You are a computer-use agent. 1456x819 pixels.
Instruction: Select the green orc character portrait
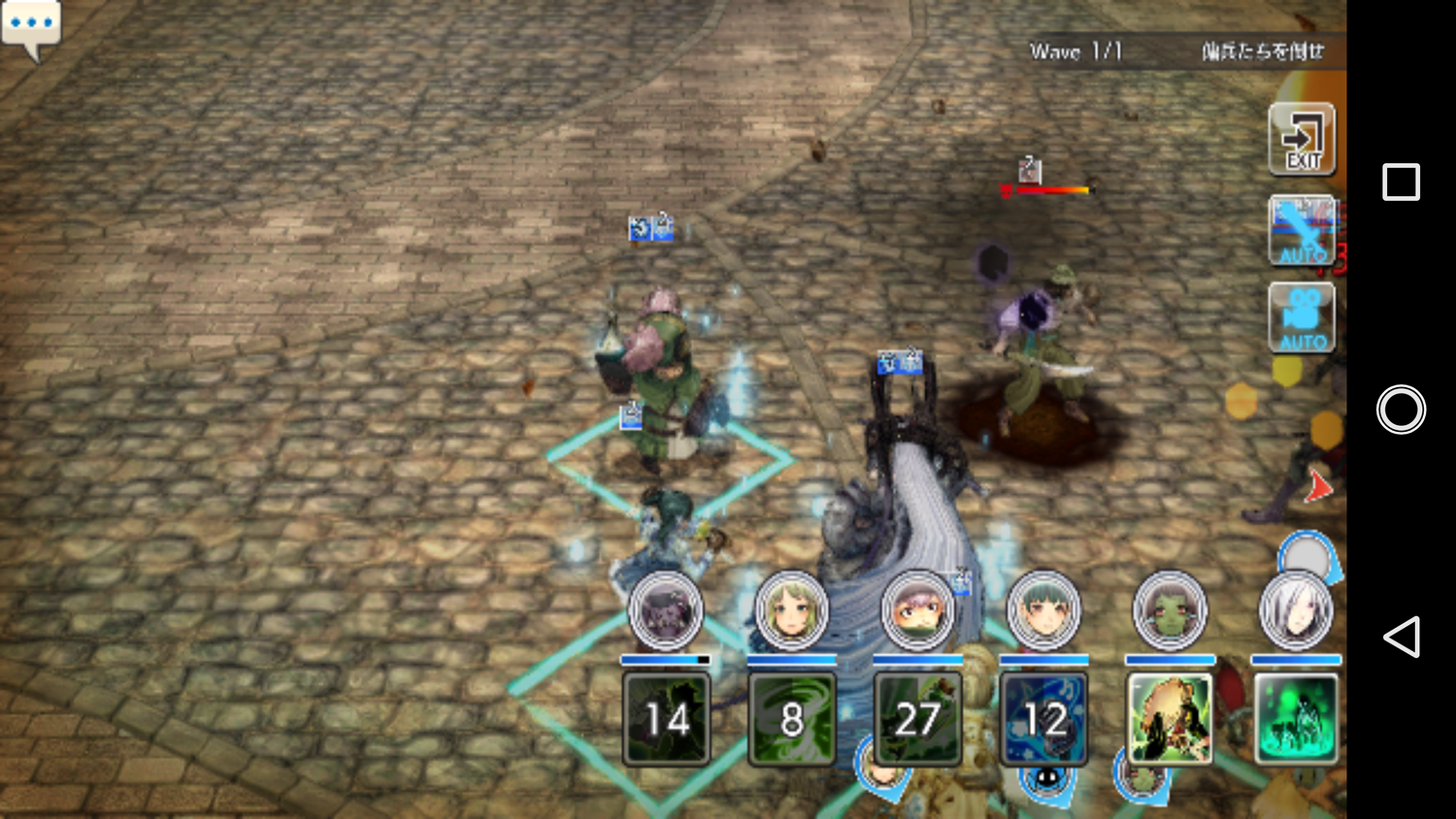point(1170,612)
